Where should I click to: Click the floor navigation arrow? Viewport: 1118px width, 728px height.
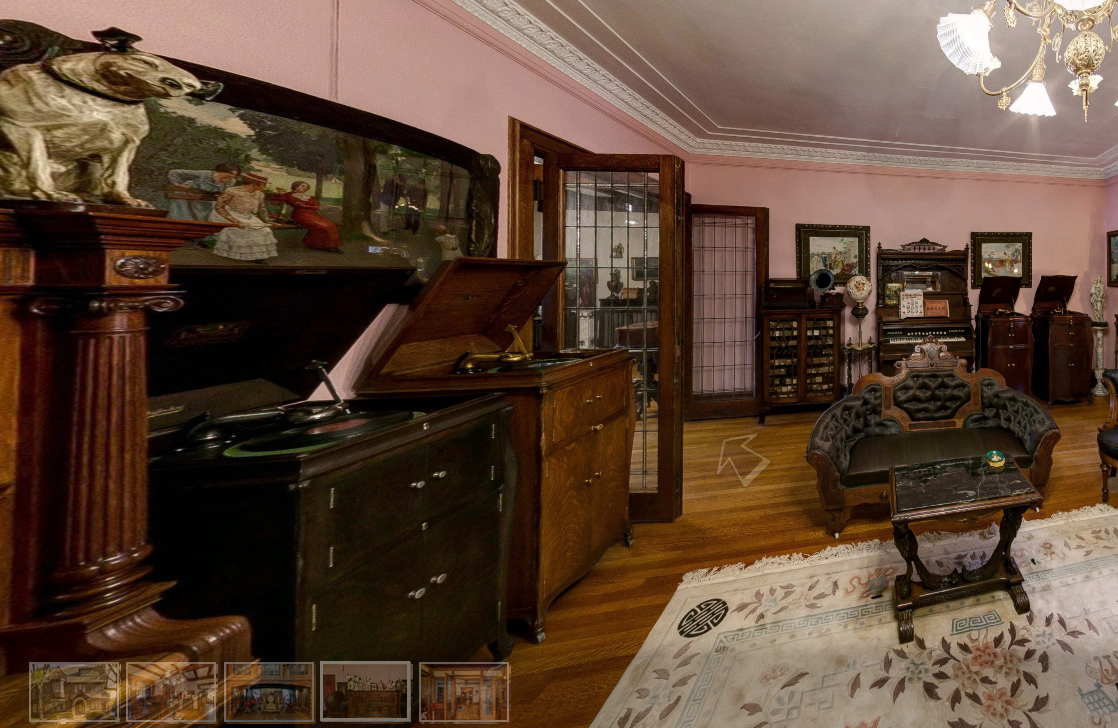[x=741, y=459]
